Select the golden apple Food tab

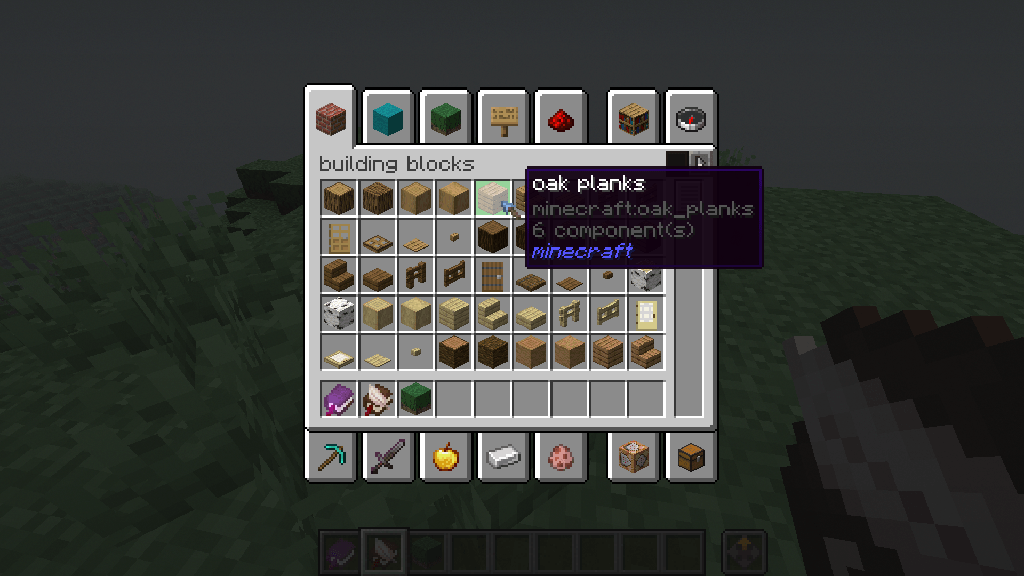pyautogui.click(x=444, y=458)
